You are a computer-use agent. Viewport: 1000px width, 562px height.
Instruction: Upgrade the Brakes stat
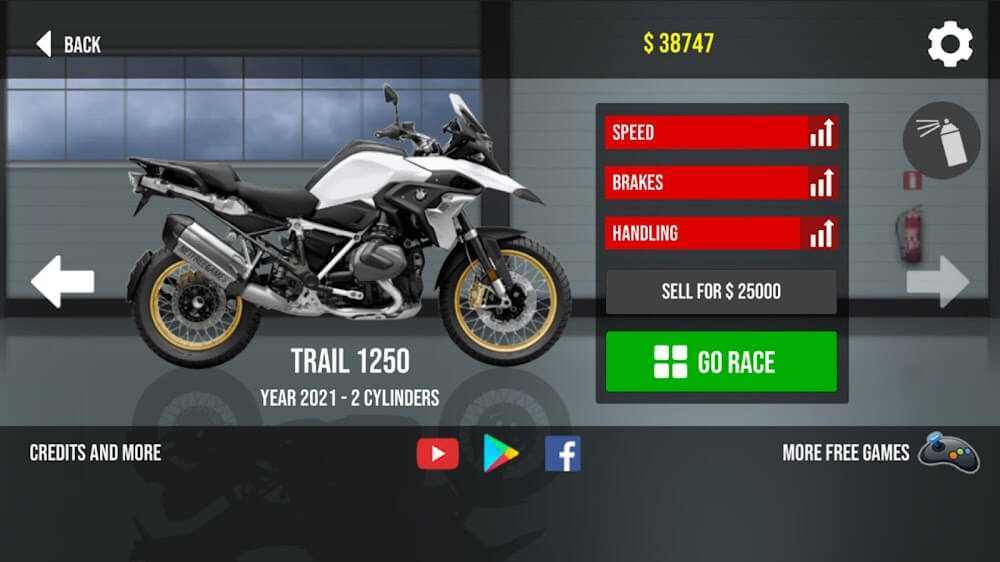822,183
